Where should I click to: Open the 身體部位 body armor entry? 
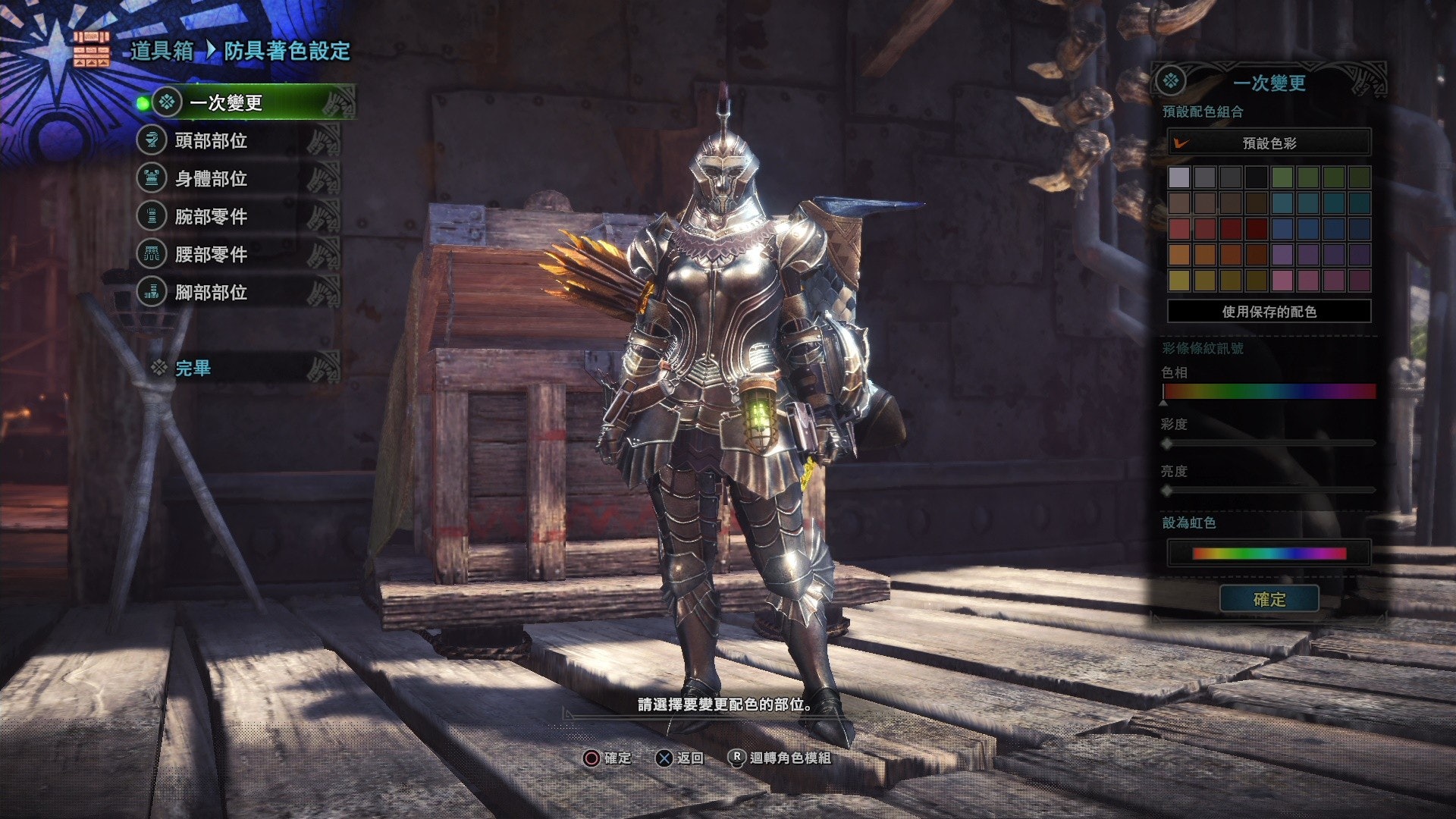(x=211, y=178)
